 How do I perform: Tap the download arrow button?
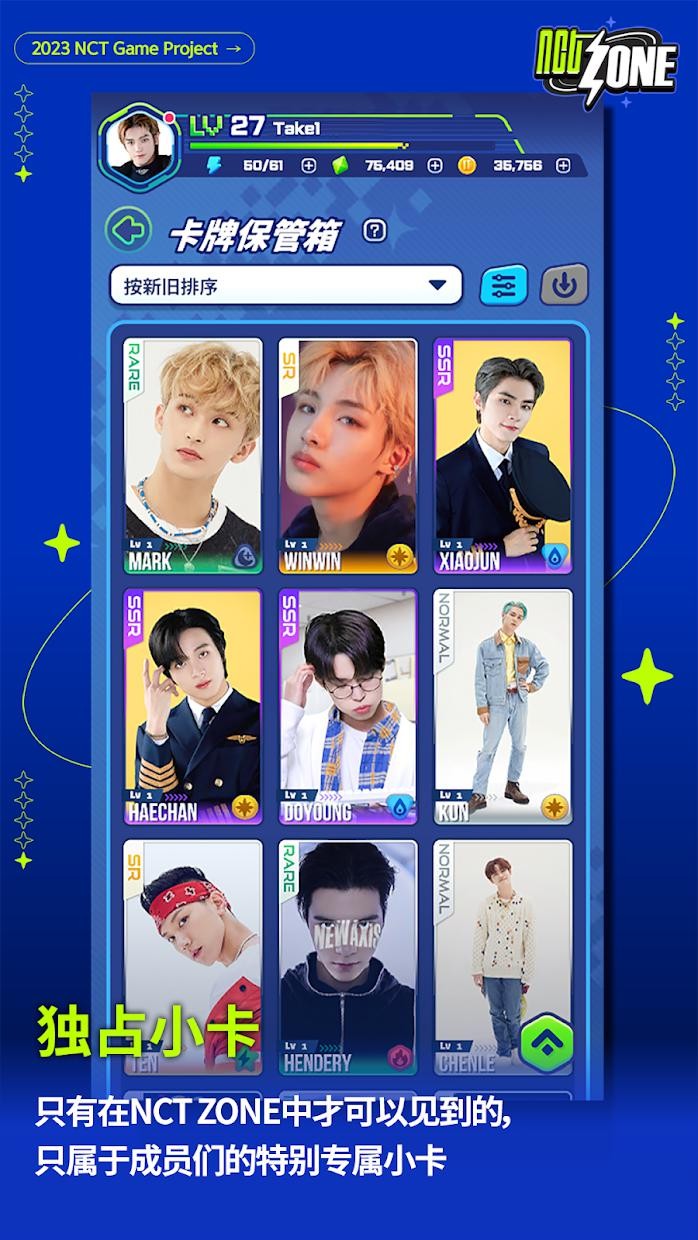pos(564,286)
